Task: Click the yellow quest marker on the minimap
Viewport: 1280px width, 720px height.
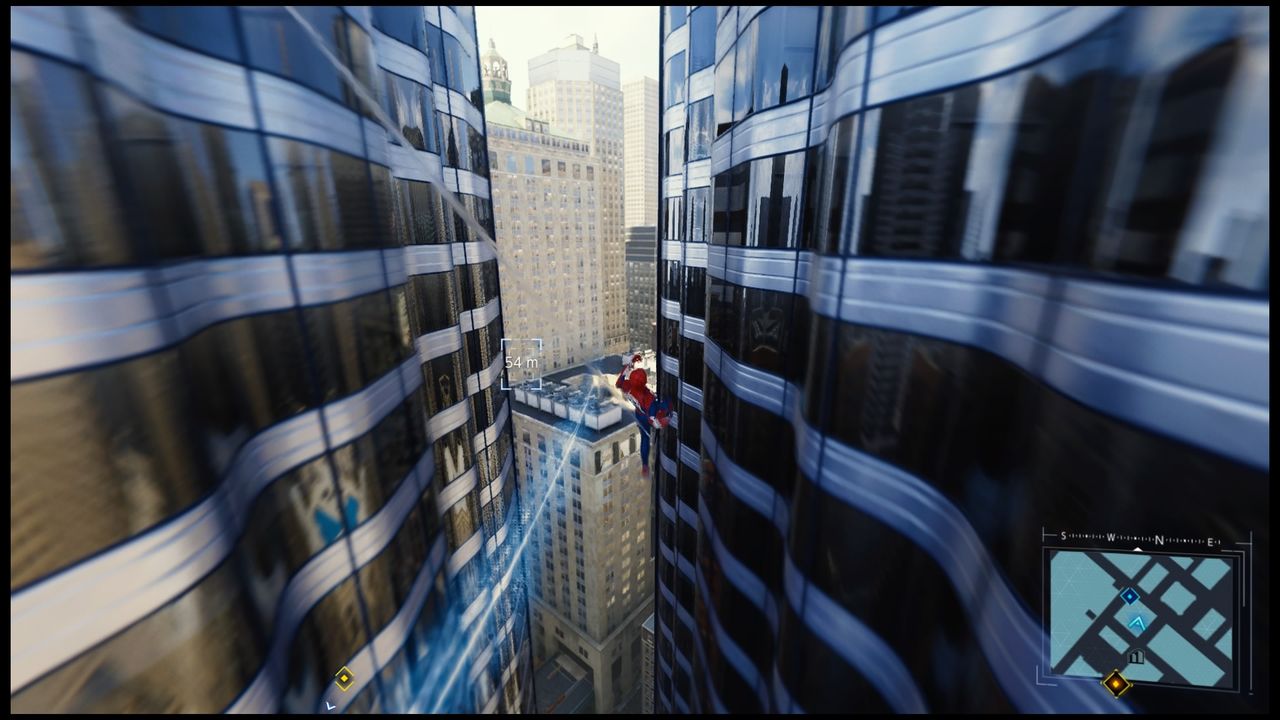Action: [1116, 685]
